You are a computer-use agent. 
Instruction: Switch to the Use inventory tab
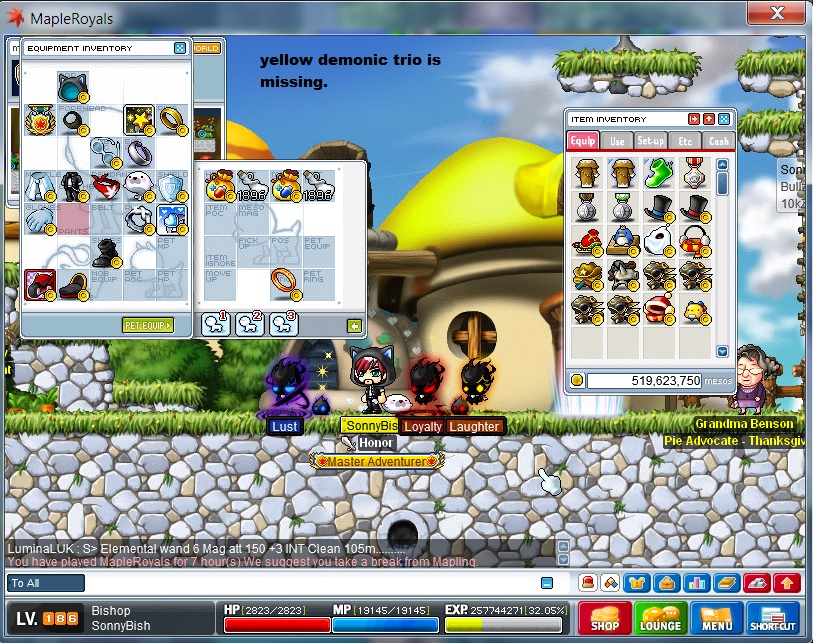[617, 142]
